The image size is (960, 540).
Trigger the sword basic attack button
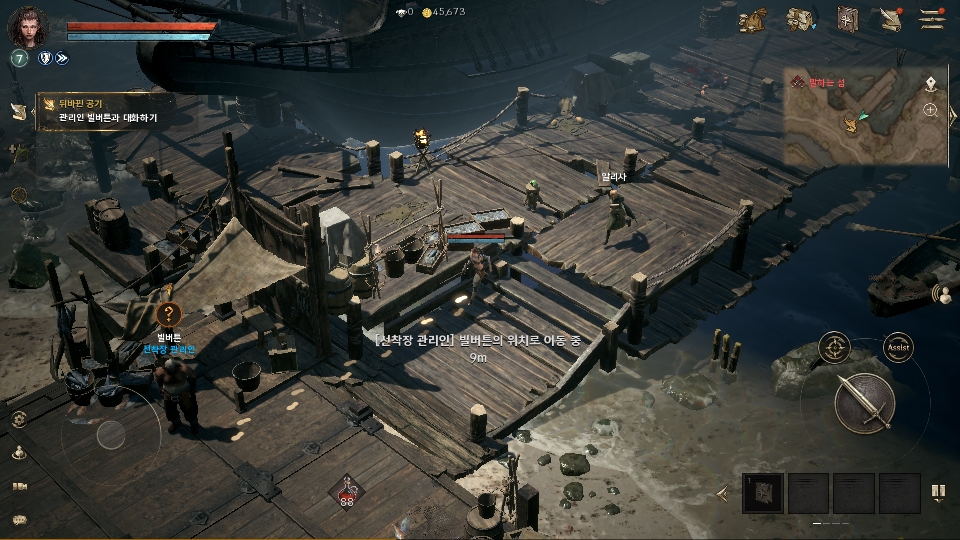863,400
